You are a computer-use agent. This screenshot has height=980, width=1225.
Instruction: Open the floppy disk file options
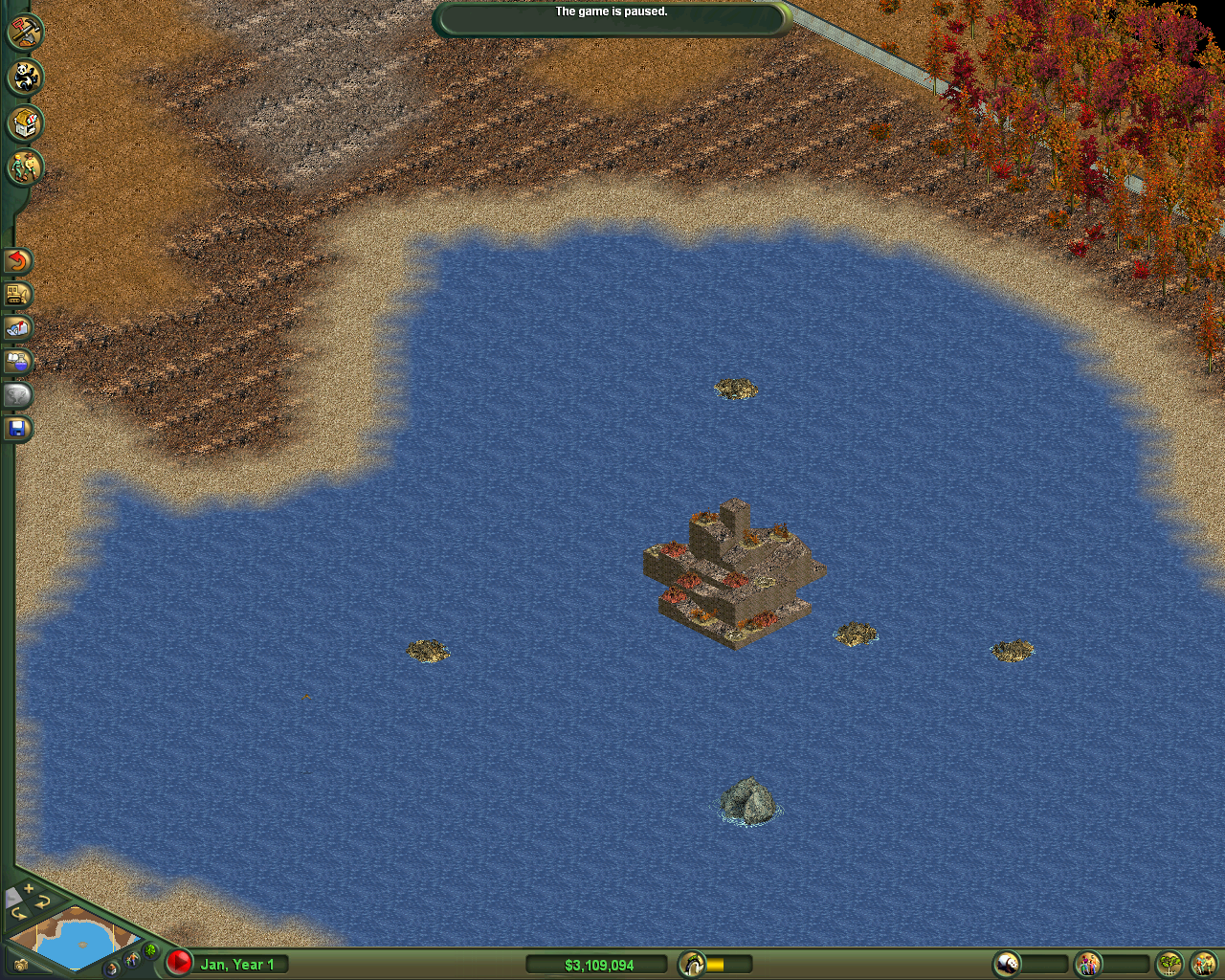click(17, 429)
